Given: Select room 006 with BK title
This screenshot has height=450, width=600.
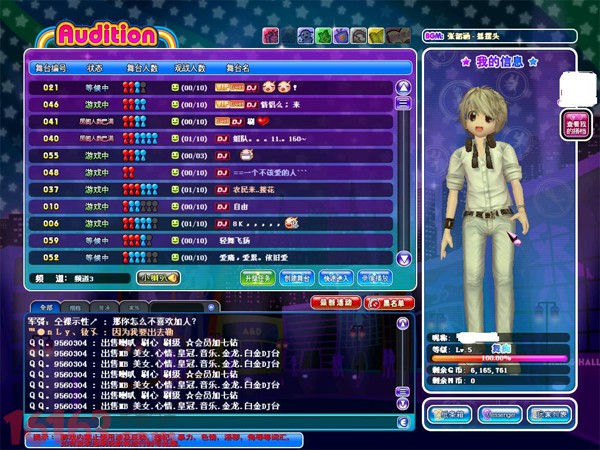Looking at the screenshot, I should click(200, 223).
